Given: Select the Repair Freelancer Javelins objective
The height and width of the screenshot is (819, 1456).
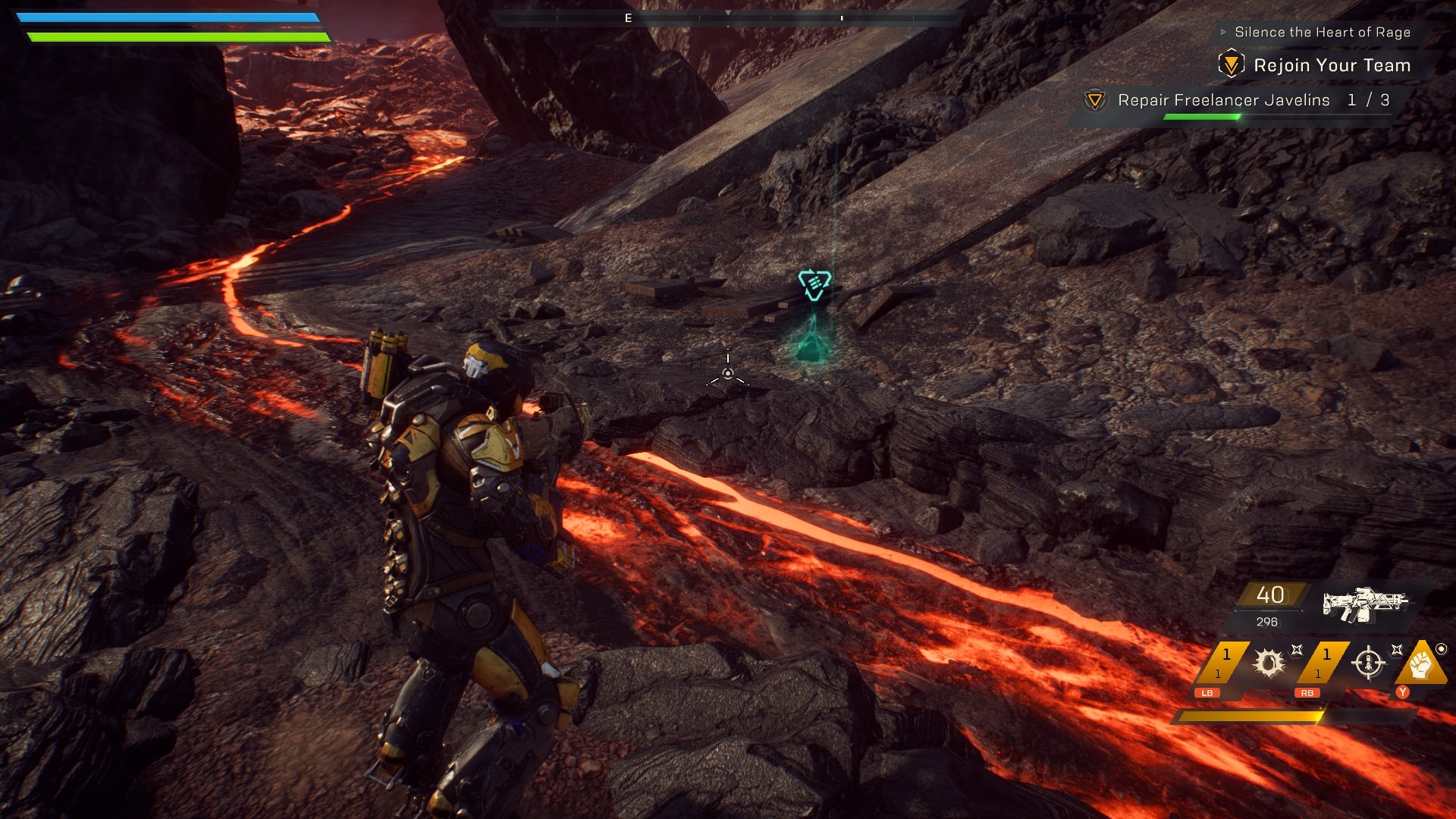Looking at the screenshot, I should [x=1223, y=100].
